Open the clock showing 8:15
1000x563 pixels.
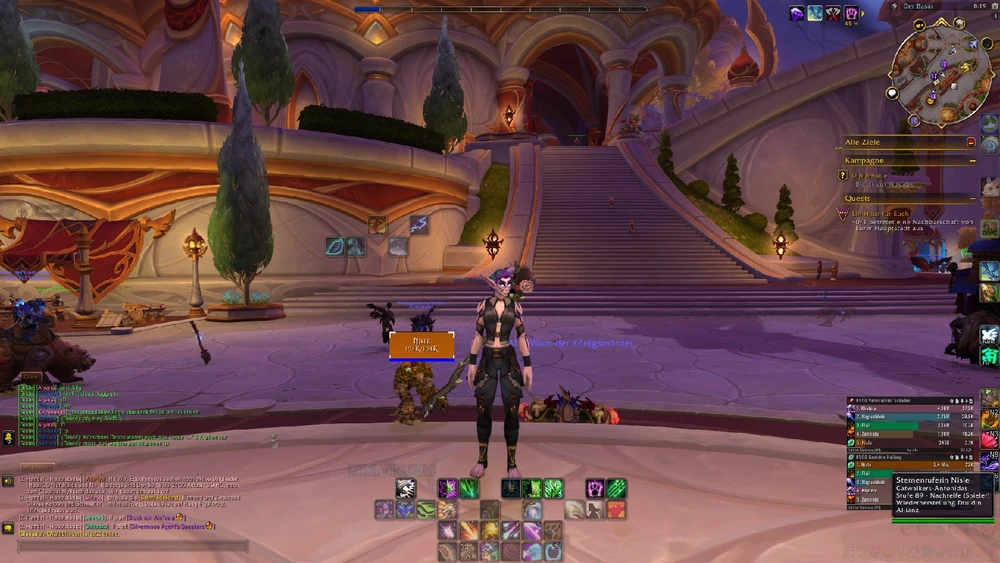979,6
